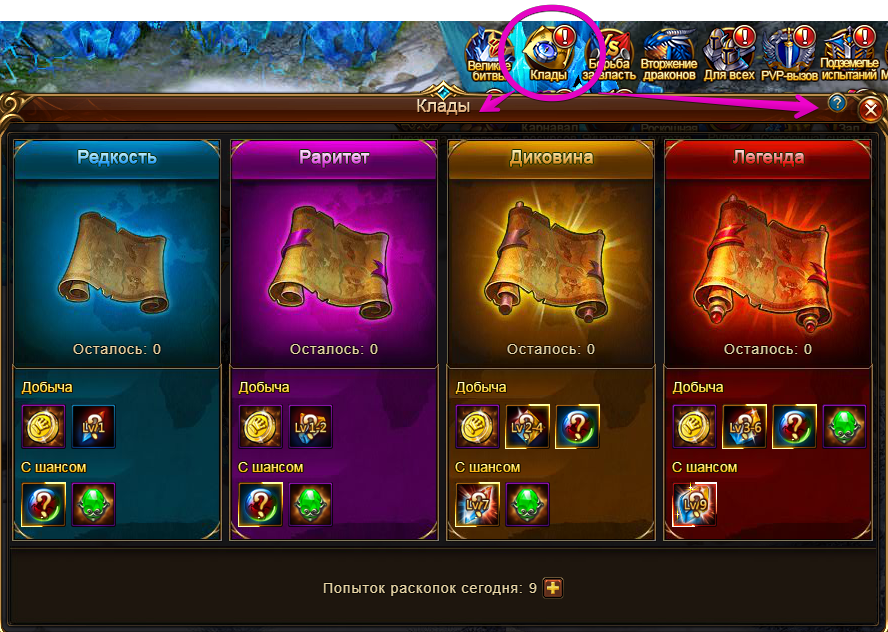
Task: Add more dig attempts with plus button
Action: click(x=553, y=588)
